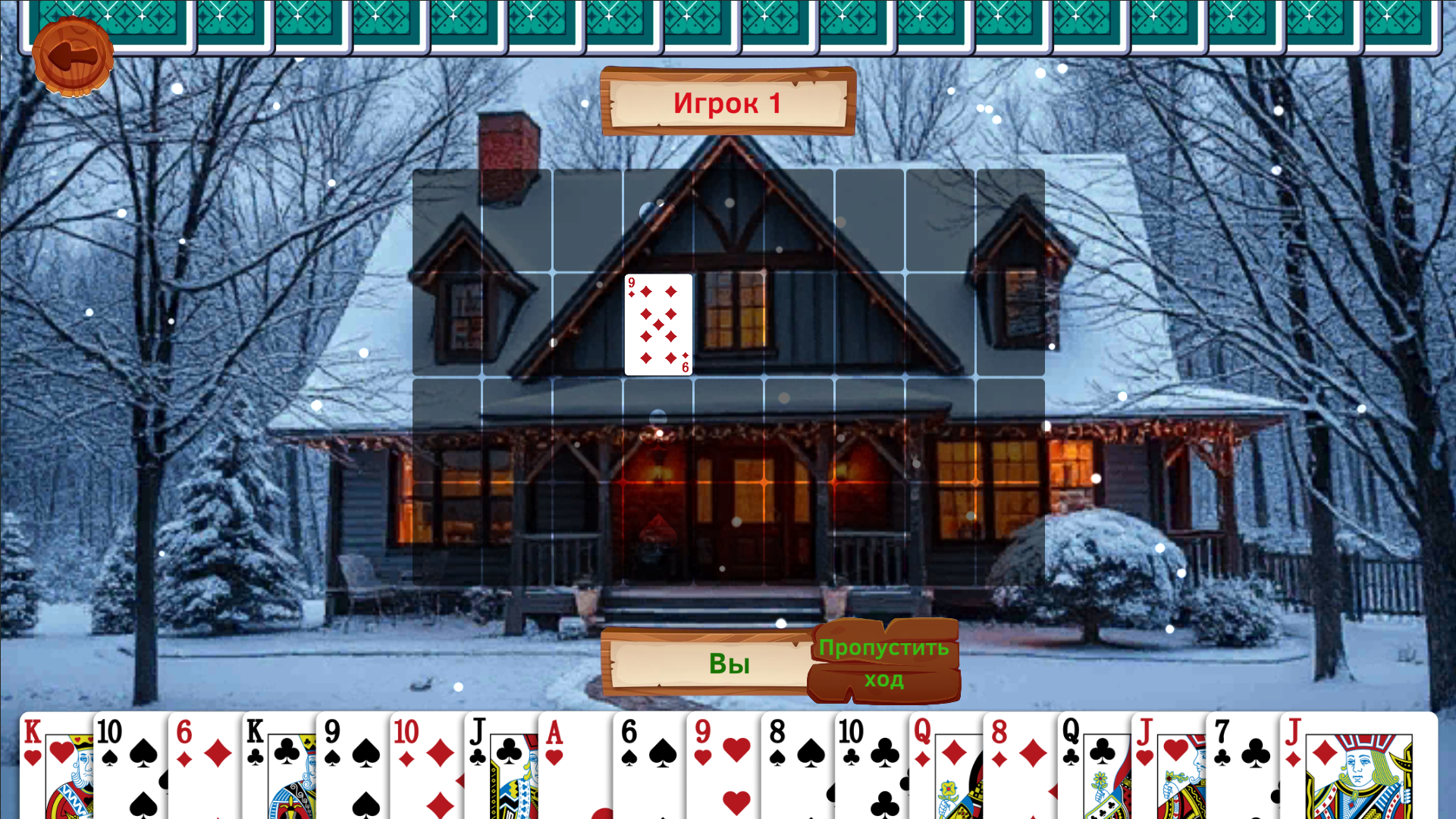Click the Вы nameplate banner
The image size is (1456, 819).
click(x=728, y=664)
